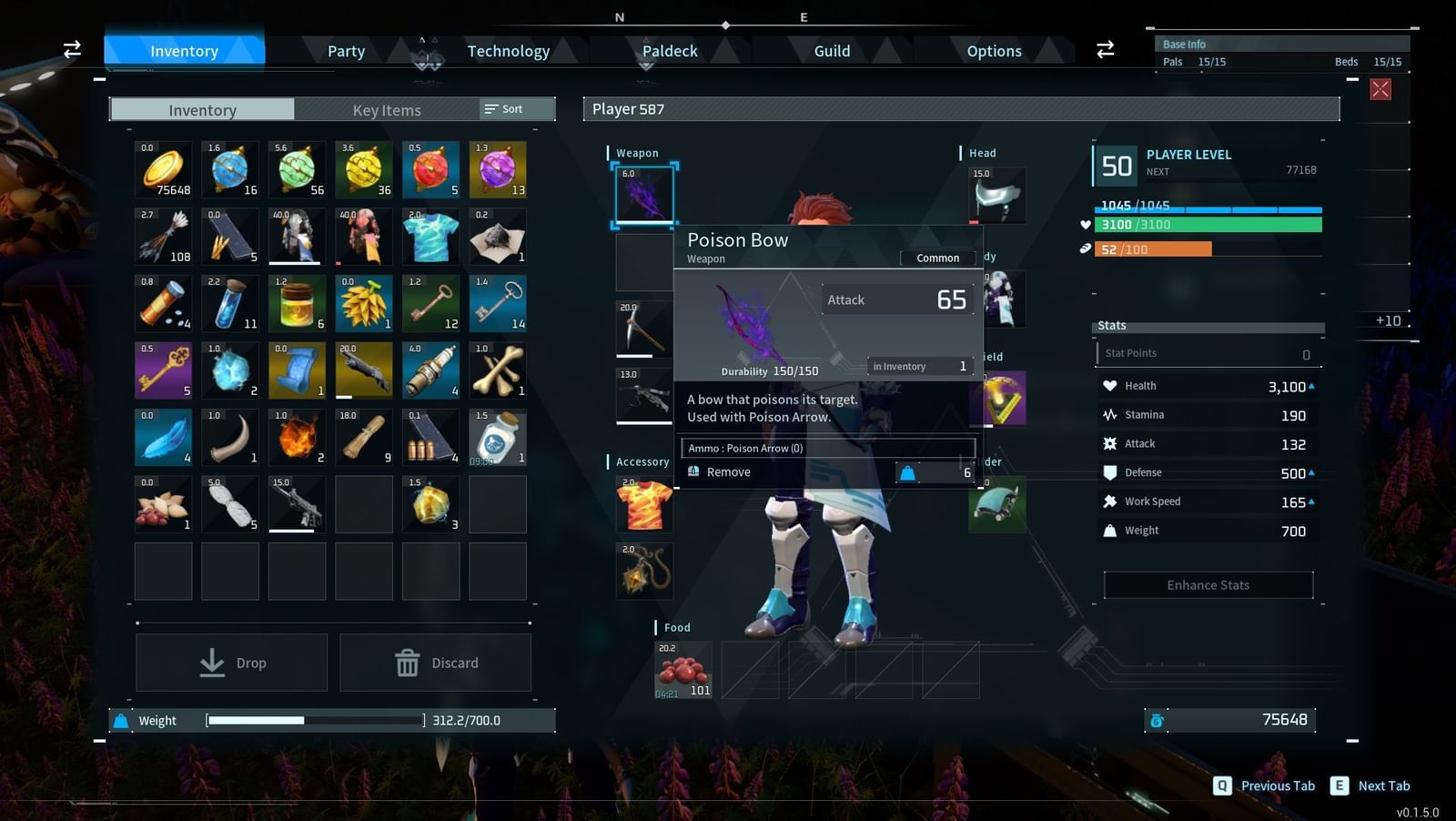Image resolution: width=1456 pixels, height=821 pixels.
Task: Click the weight capacity progress bar
Action: click(x=314, y=720)
